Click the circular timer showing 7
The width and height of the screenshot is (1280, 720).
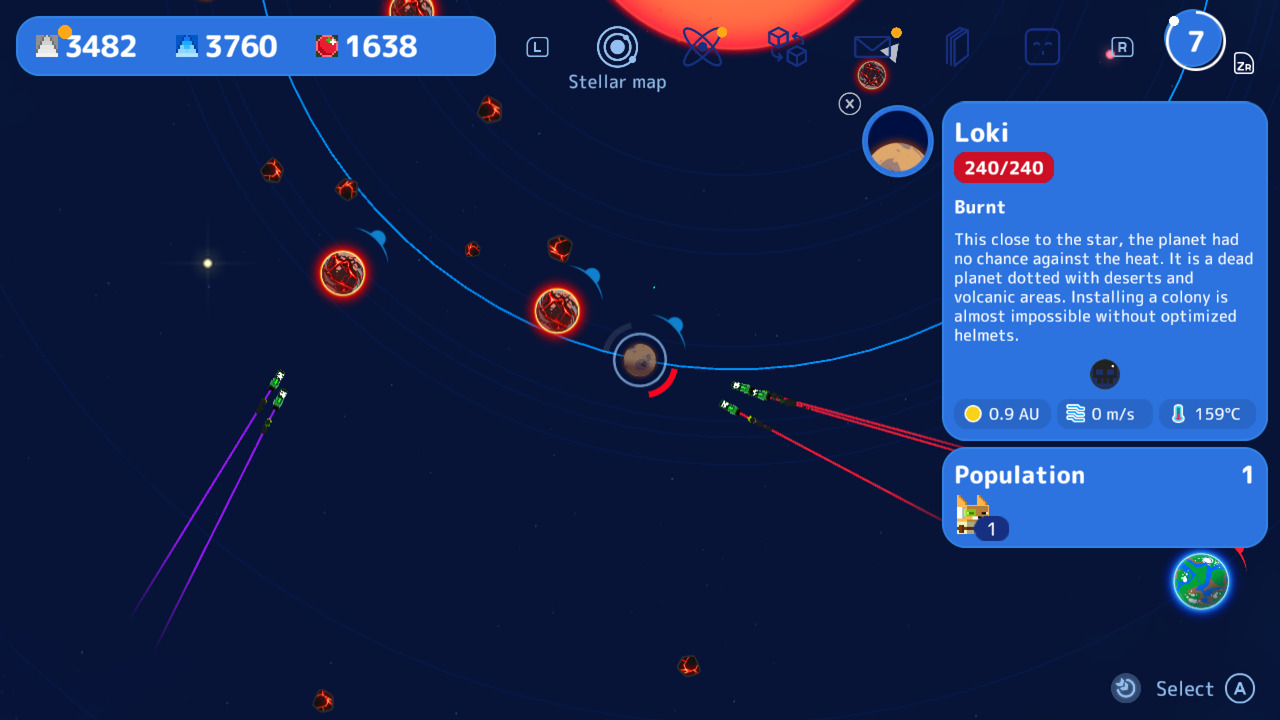(1195, 40)
